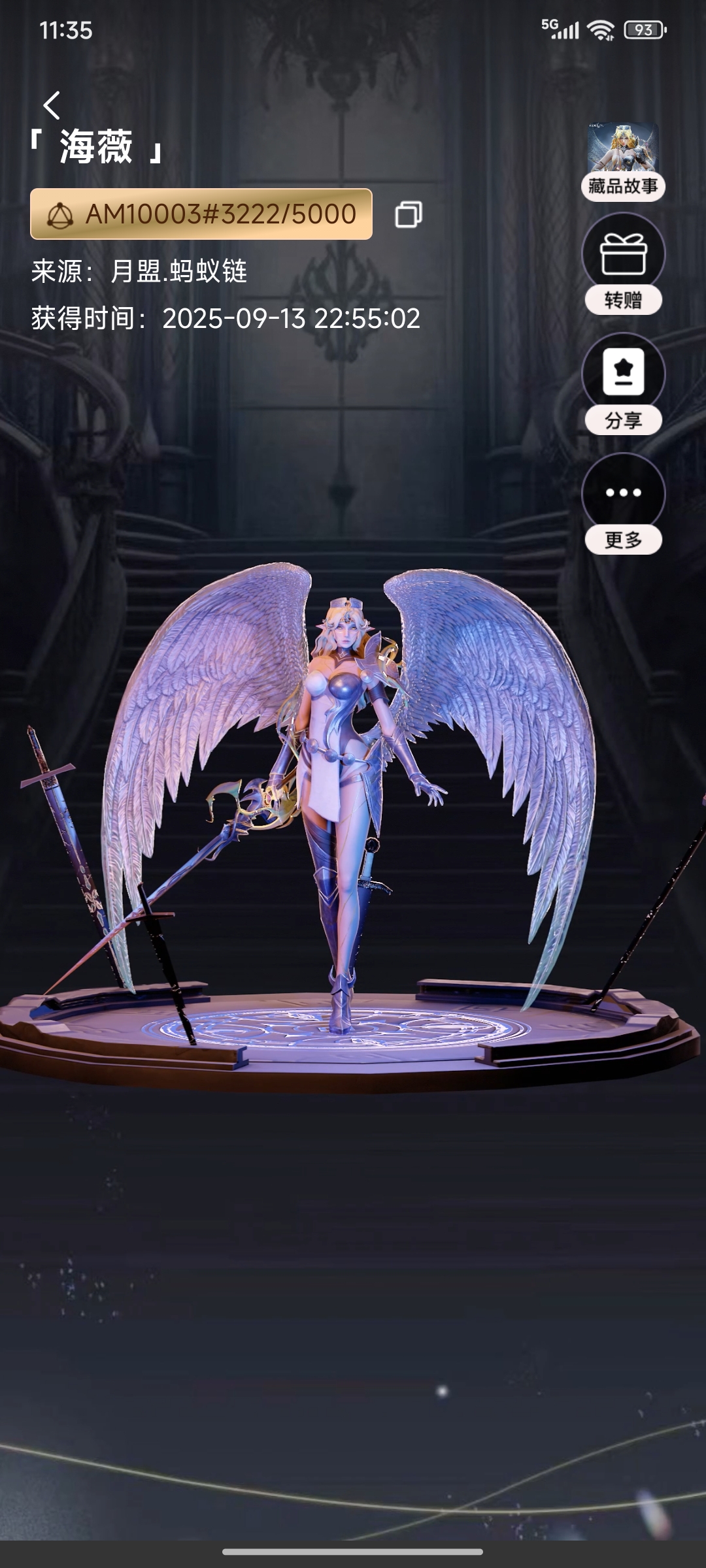This screenshot has width=706, height=1568.
Task: Open the 更多 more options menu
Action: coord(623,503)
